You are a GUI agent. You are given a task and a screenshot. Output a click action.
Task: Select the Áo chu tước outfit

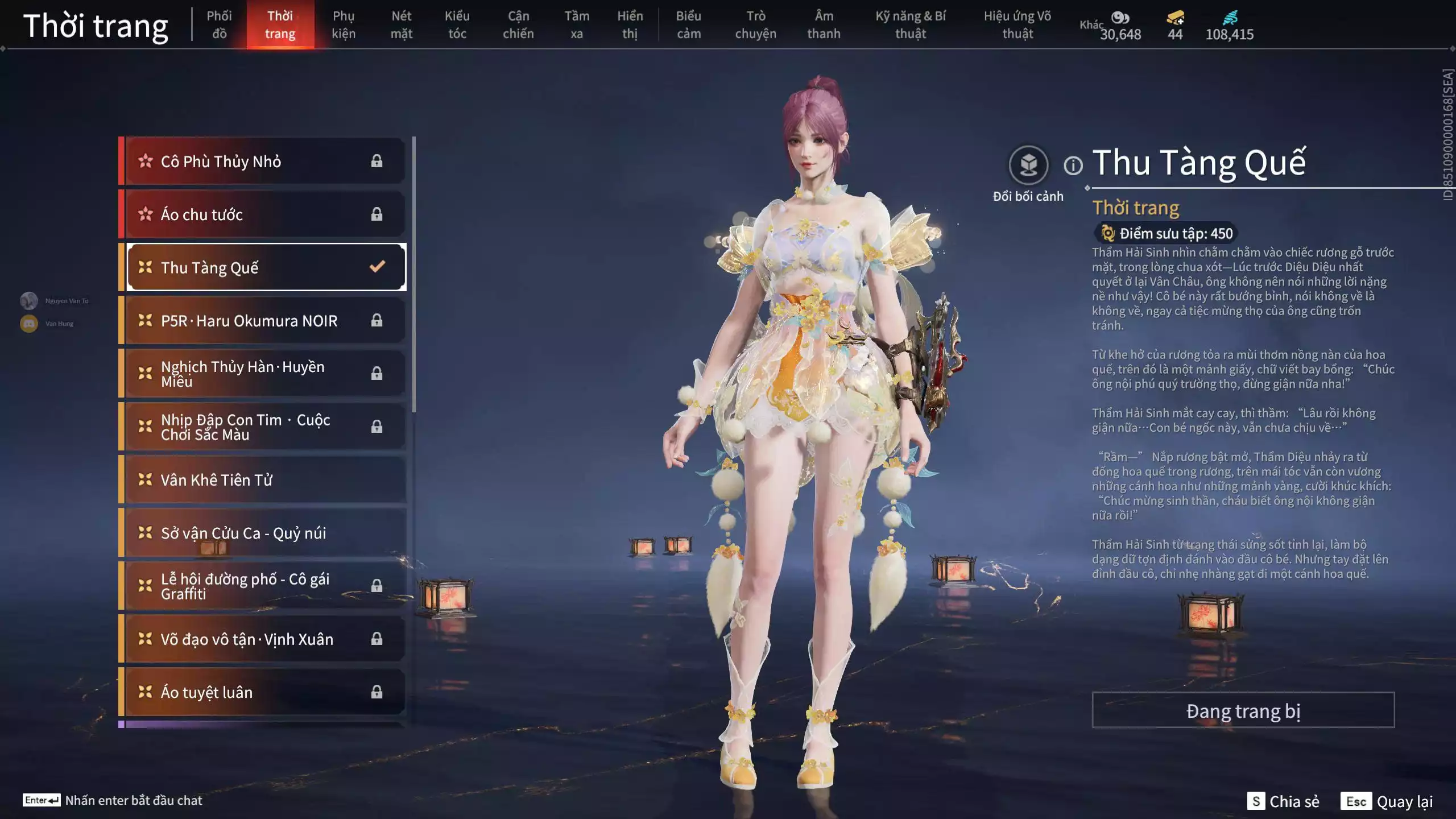(x=265, y=214)
